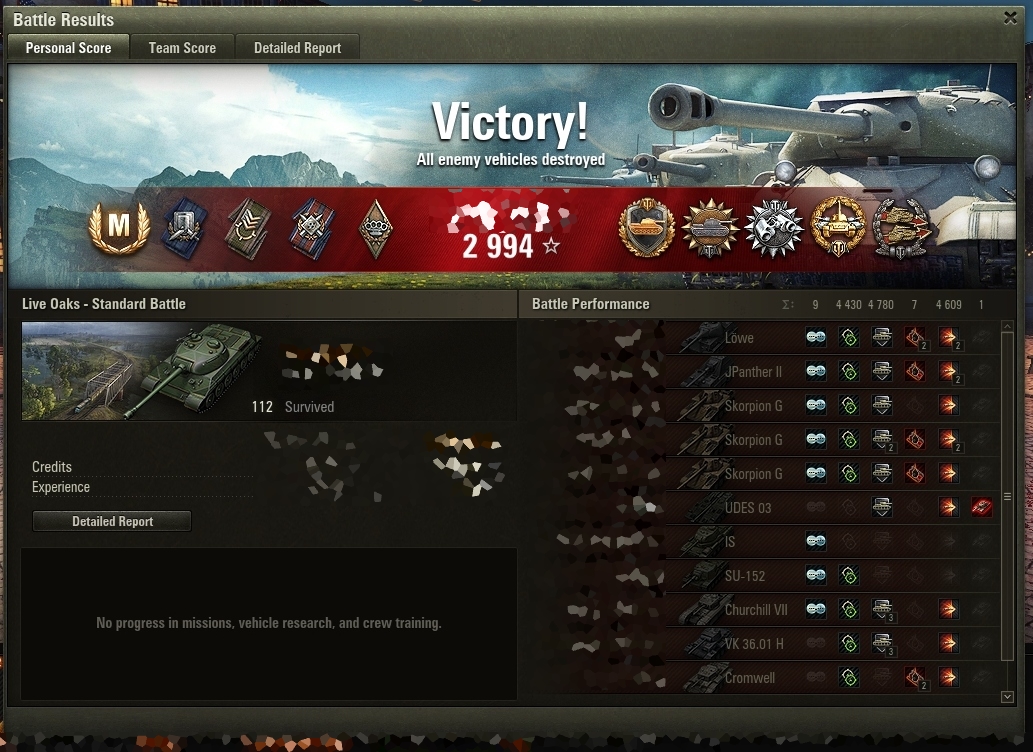The width and height of the screenshot is (1033, 752).
Task: Click the red kill icon on UDES 03 row
Action: pos(981,508)
